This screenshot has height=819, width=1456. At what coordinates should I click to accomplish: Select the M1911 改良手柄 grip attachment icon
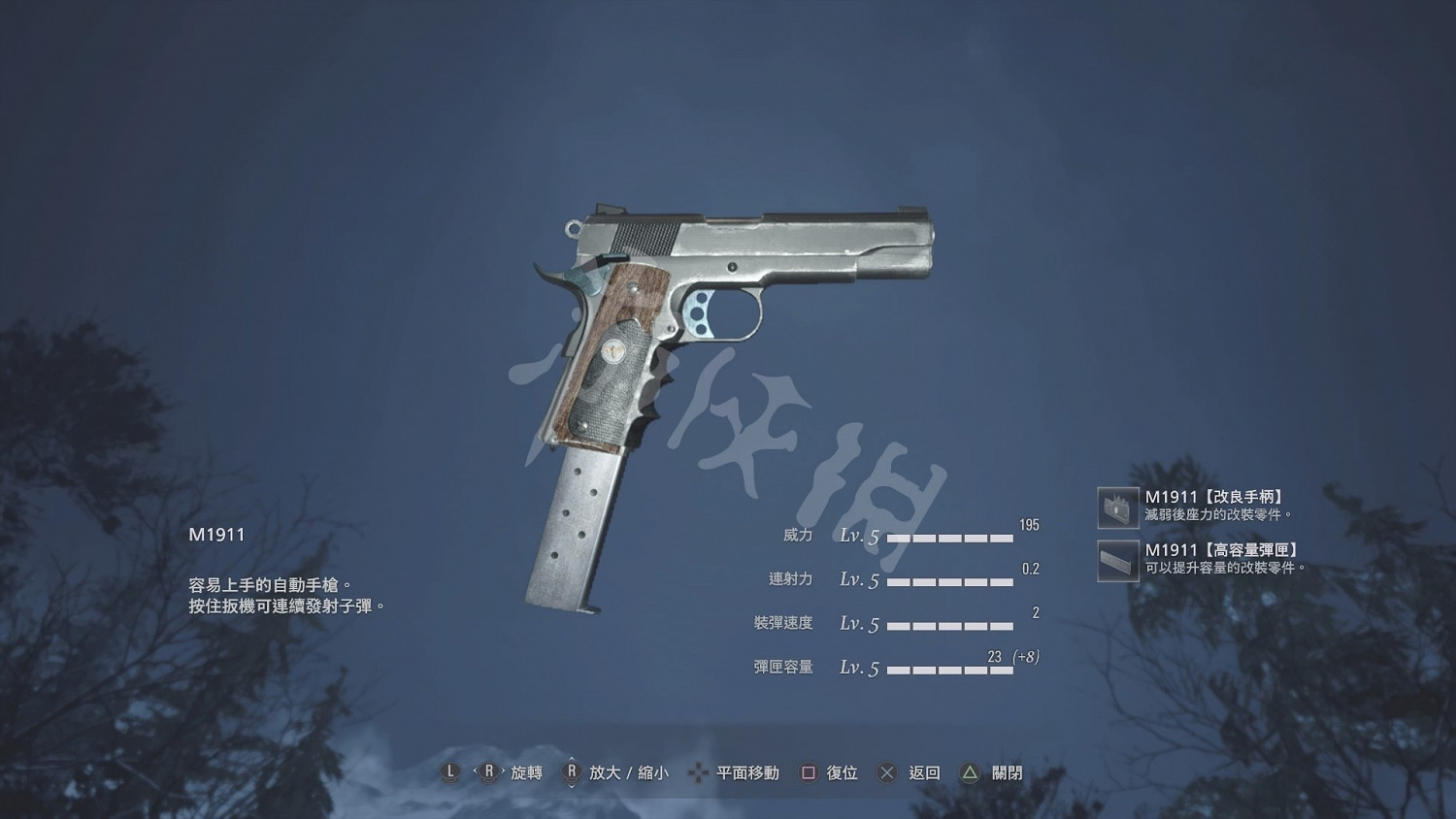coord(1118,506)
